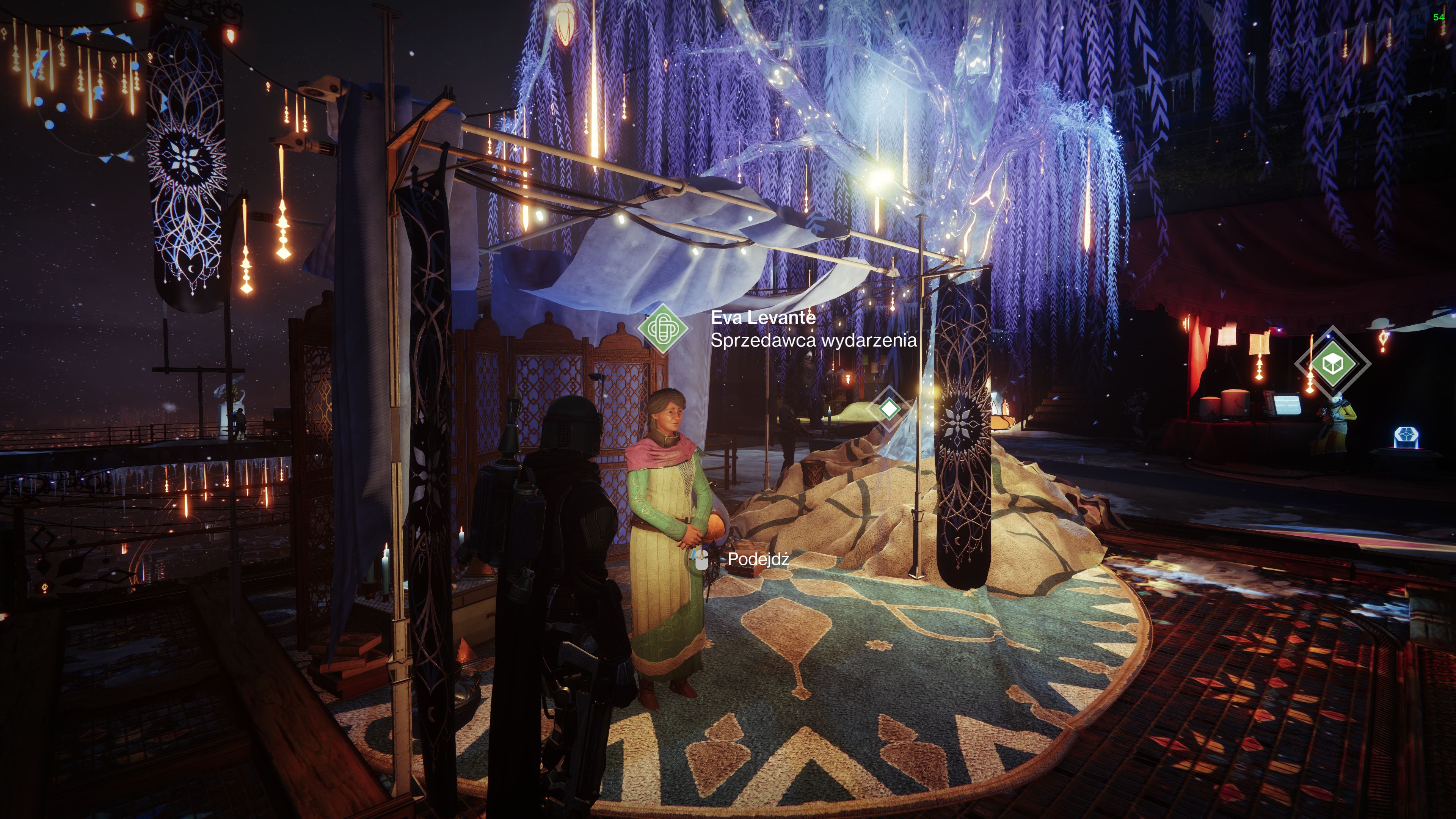The image size is (1456, 819).
Task: Click the vendor terminal screen on the right
Action: (1287, 405)
